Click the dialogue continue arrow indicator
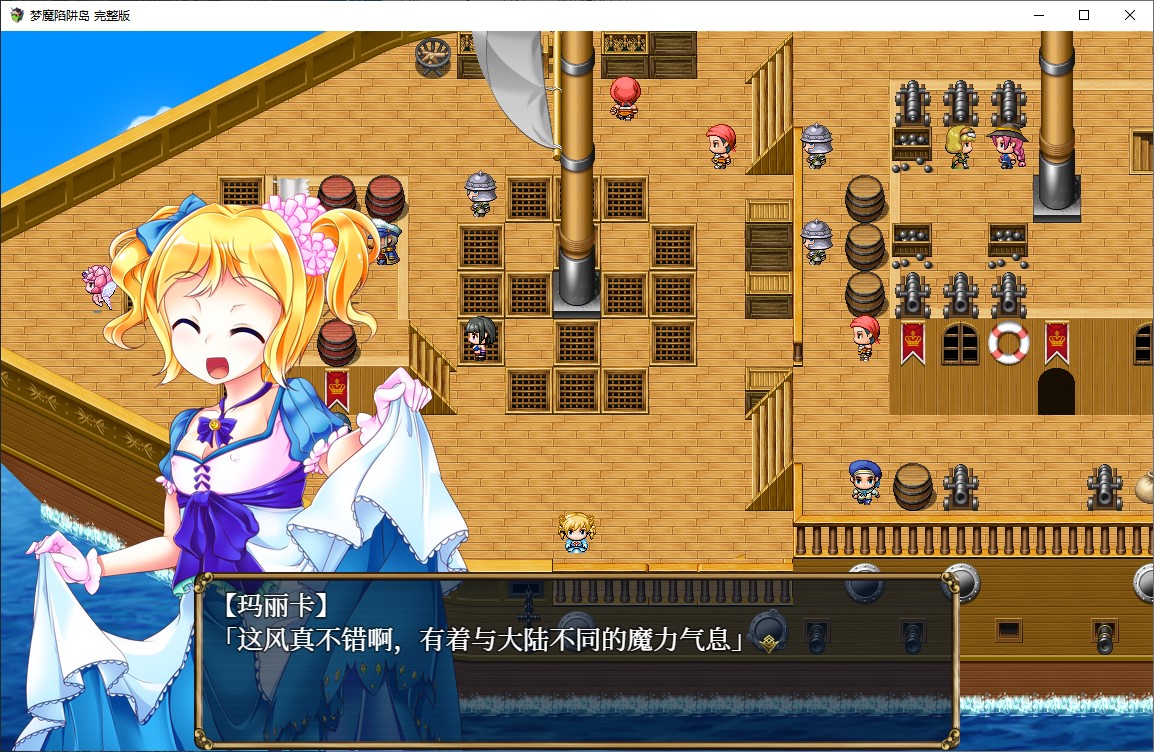This screenshot has width=1154, height=752. click(767, 643)
